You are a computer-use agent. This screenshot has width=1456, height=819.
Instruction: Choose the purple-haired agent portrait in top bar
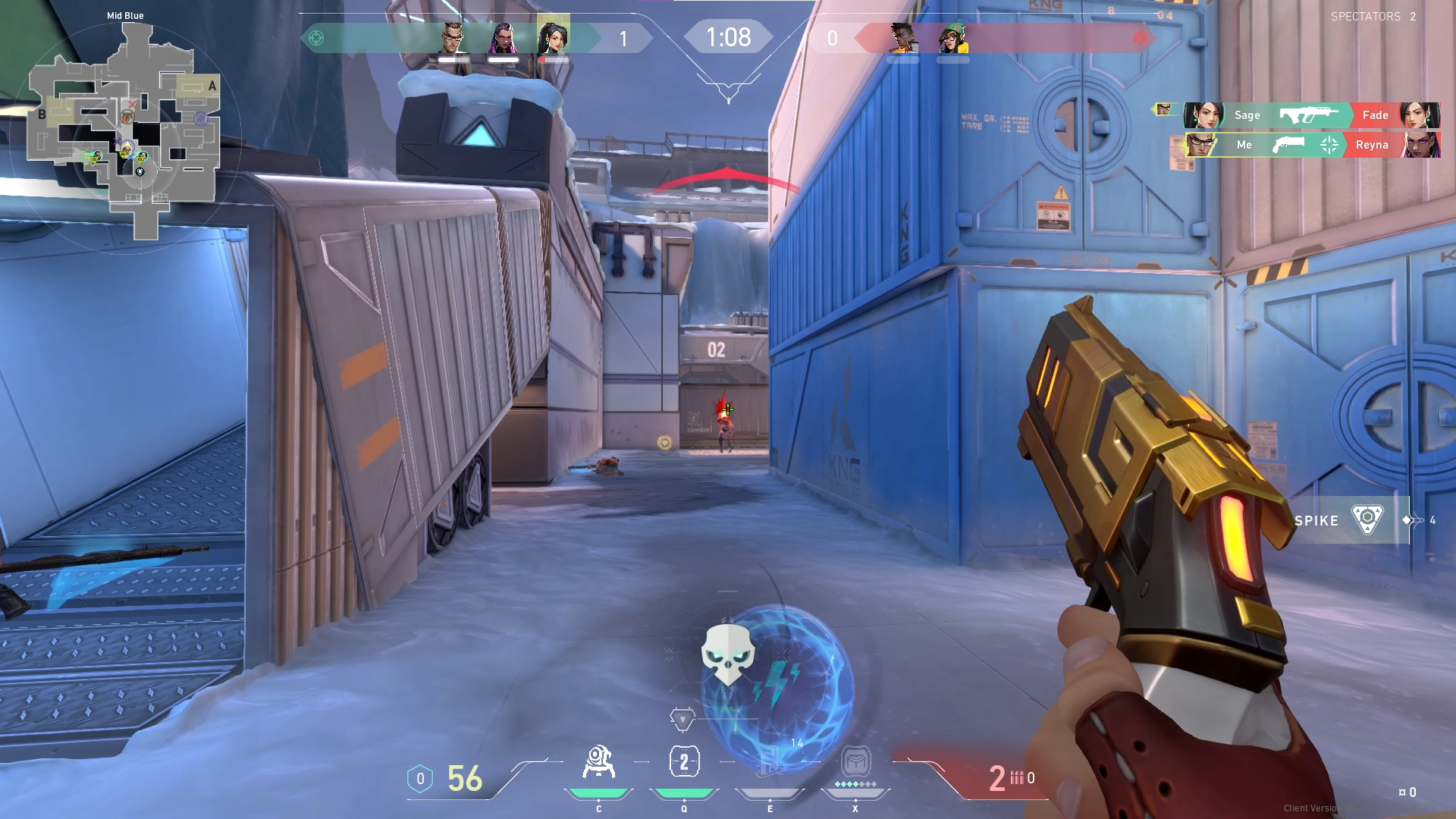coord(504,36)
